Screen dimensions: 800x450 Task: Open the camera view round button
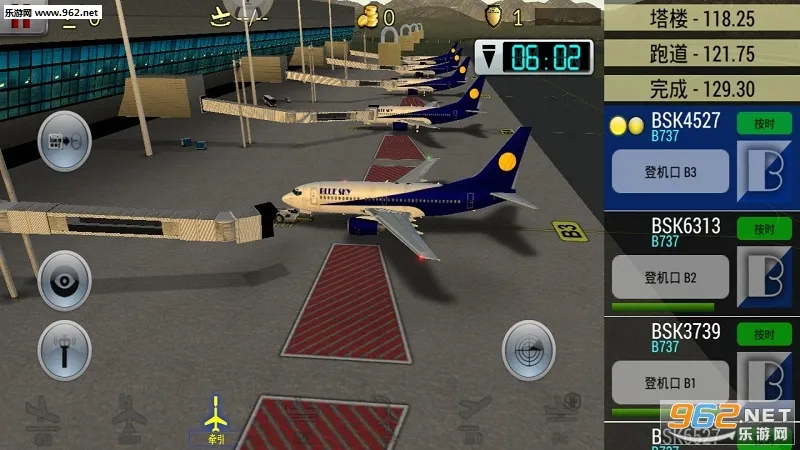64,279
